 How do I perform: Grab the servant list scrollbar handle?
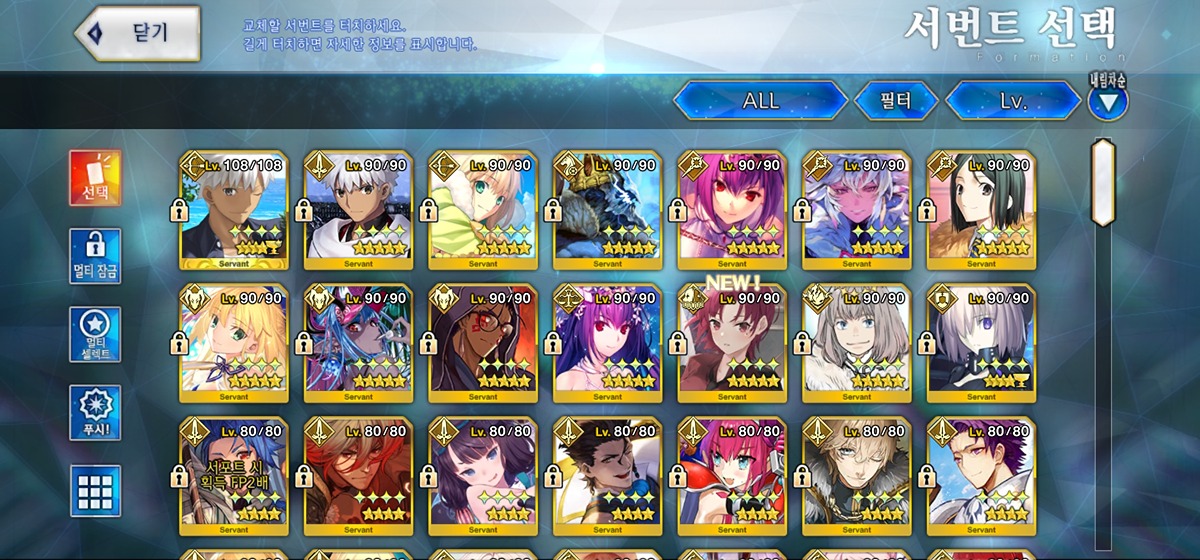[1103, 181]
